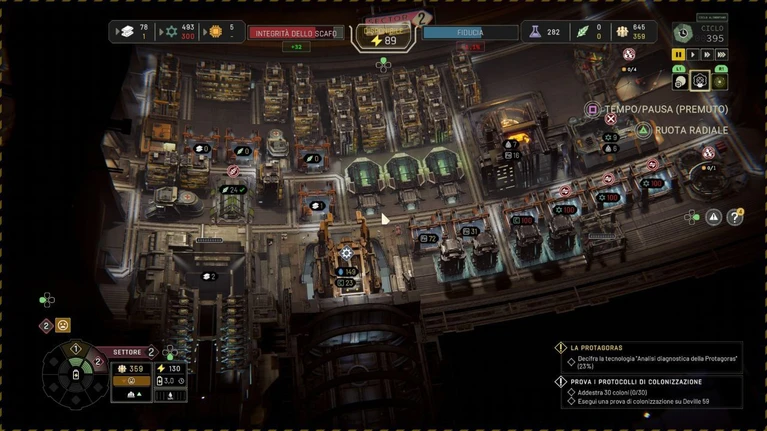This screenshot has height=431, width=767.
Task: Set game speed to fast forward
Action: coord(707,55)
